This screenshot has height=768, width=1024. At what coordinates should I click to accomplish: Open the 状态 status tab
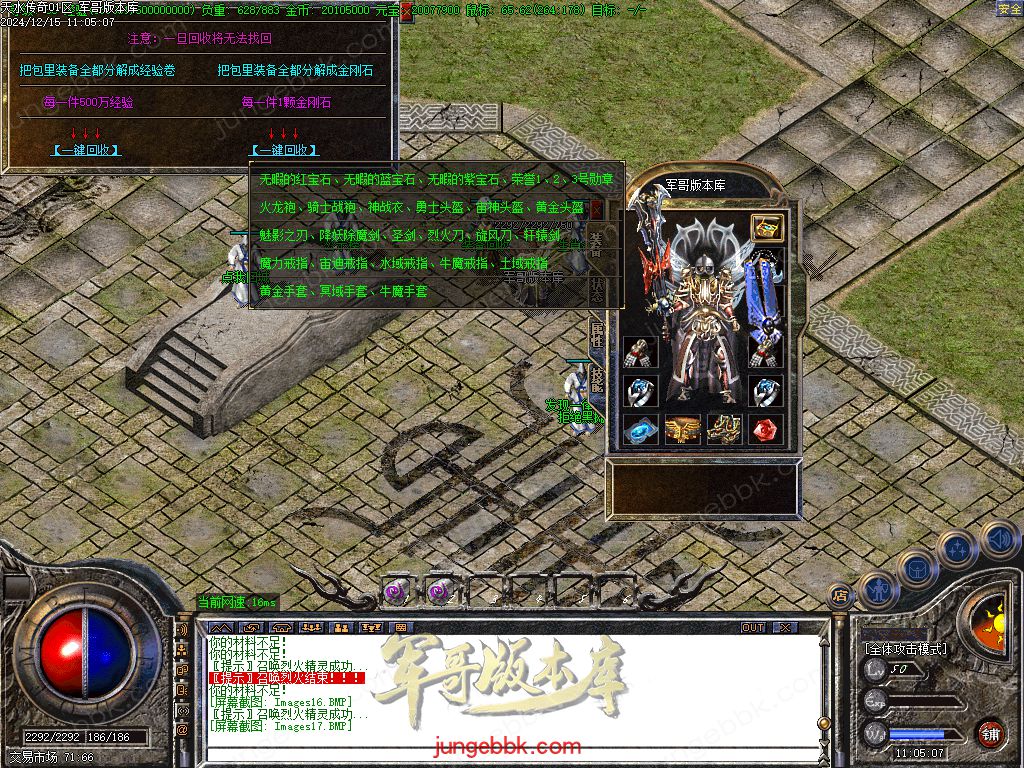596,289
